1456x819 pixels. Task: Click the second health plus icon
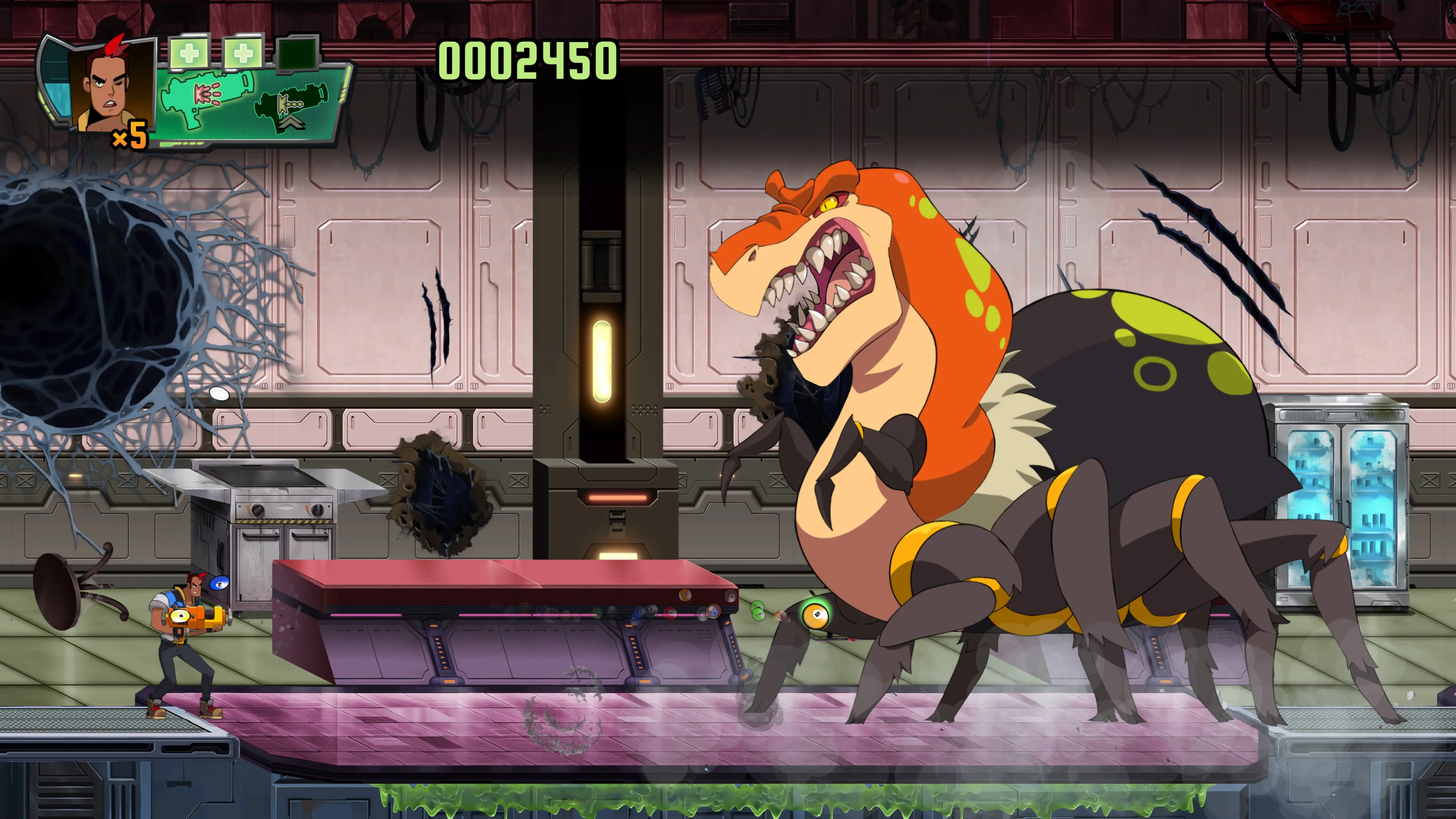coord(243,54)
